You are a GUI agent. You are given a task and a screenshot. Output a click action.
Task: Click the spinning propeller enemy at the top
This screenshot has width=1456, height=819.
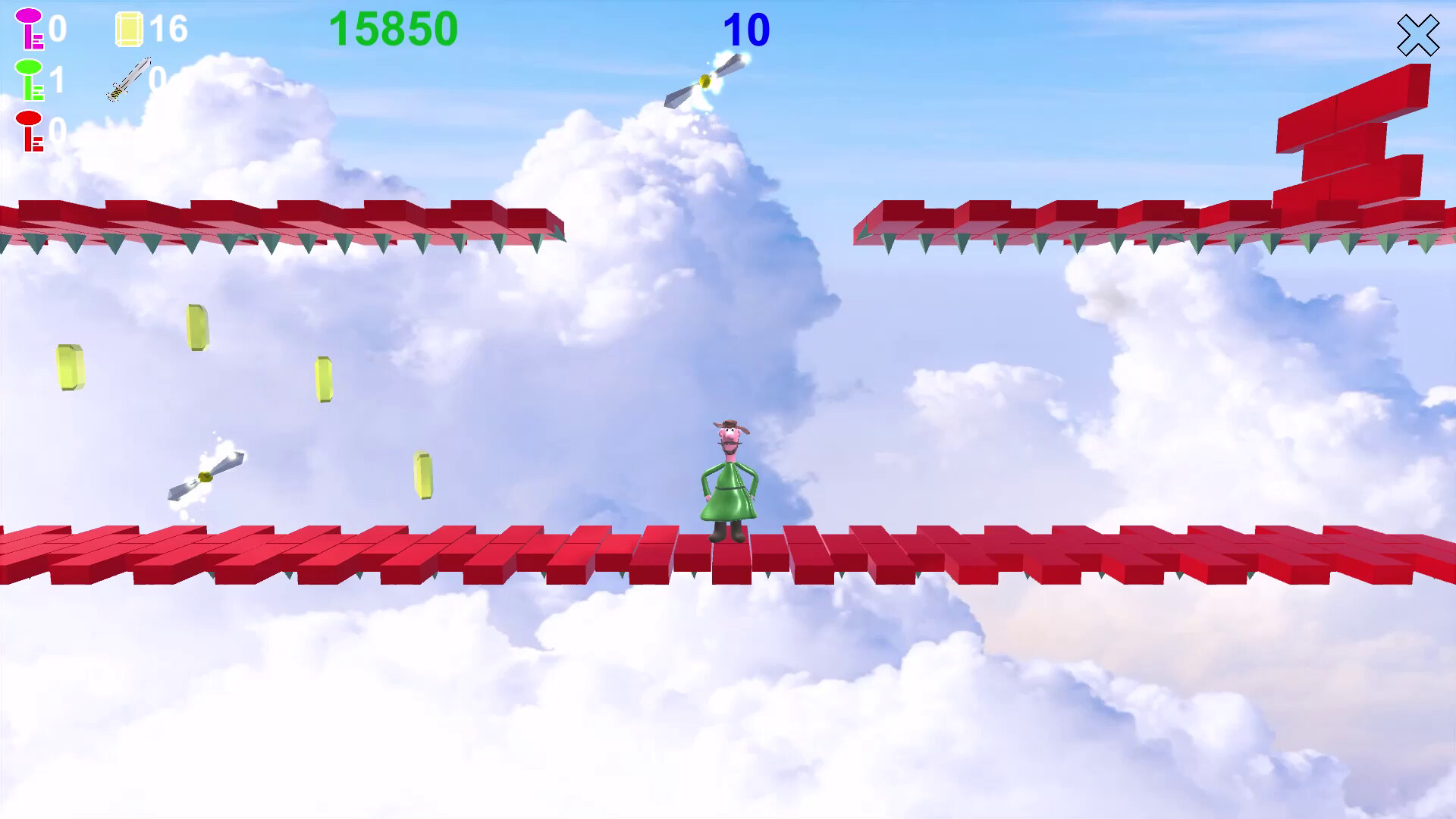pyautogui.click(x=705, y=83)
